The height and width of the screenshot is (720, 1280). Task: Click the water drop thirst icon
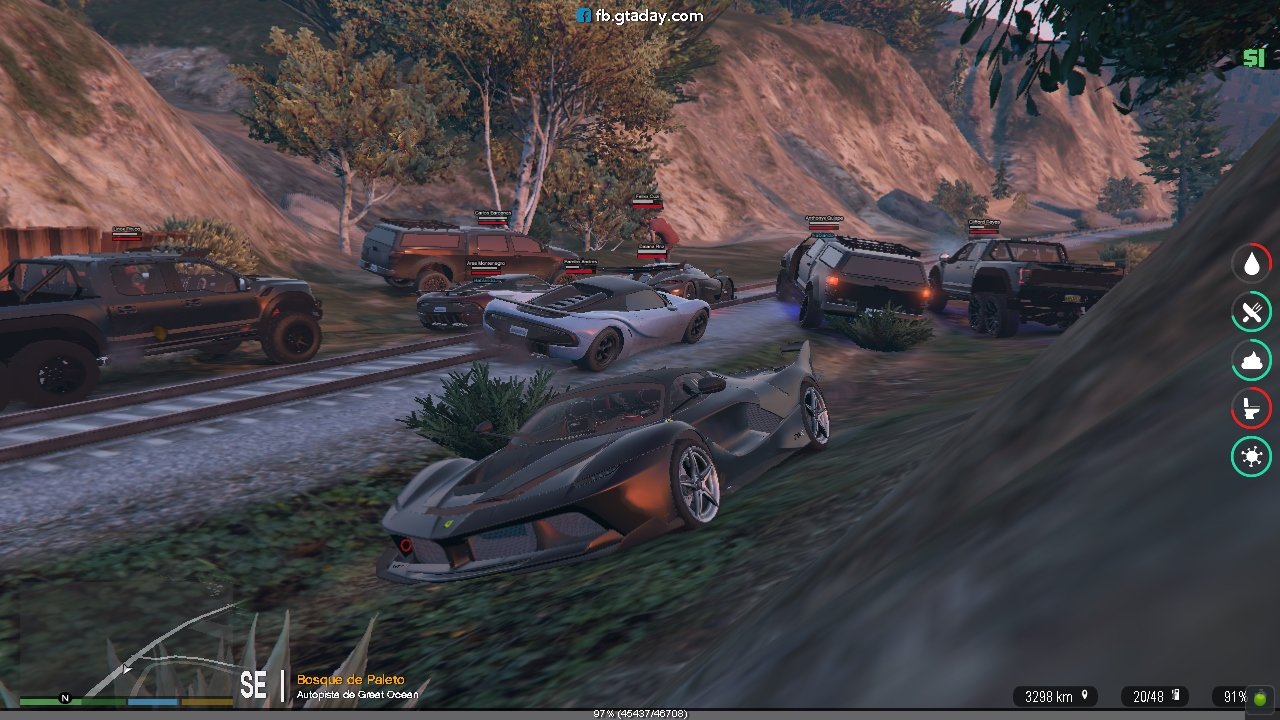click(x=1251, y=264)
